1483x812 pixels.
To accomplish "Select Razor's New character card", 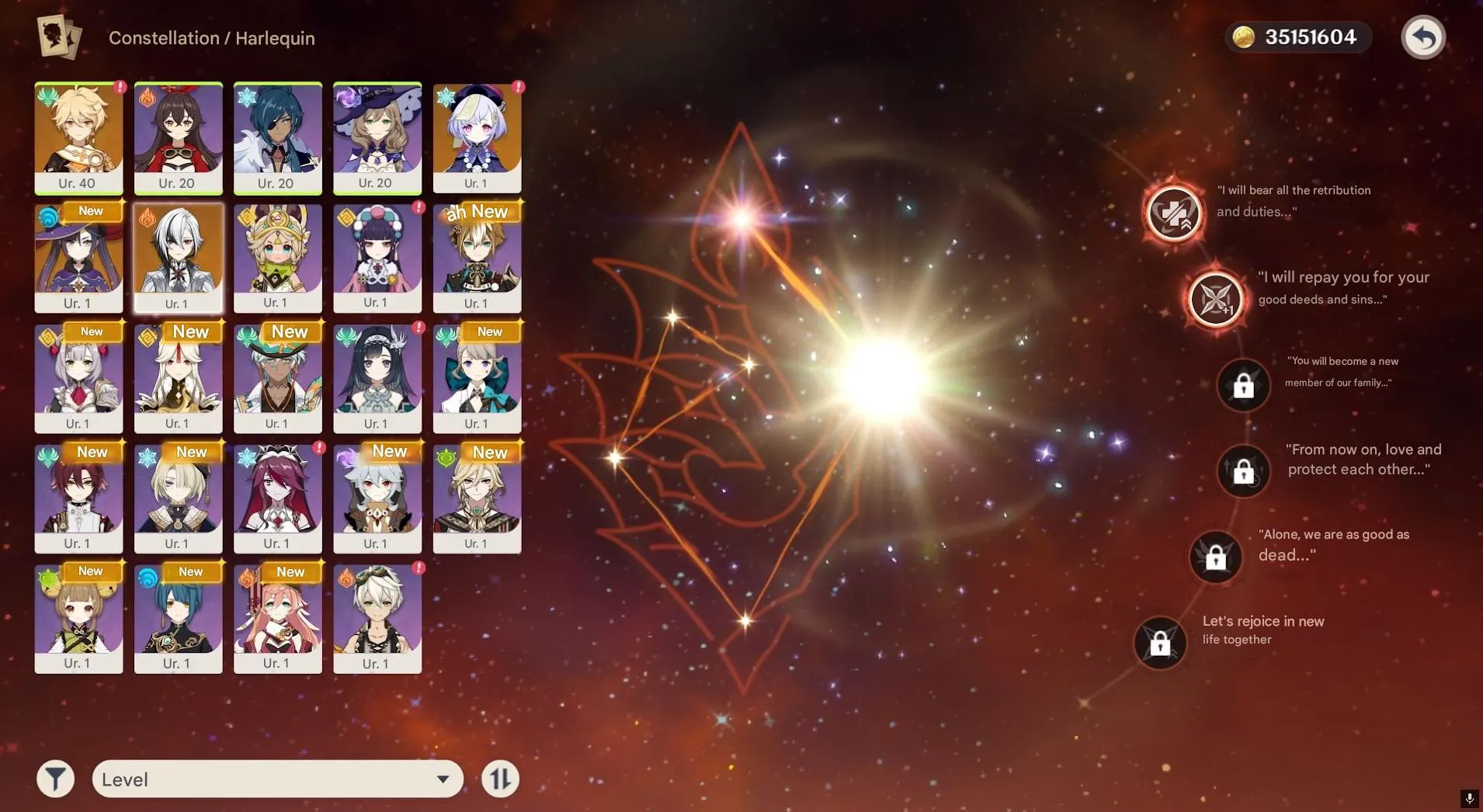I will tap(377, 498).
